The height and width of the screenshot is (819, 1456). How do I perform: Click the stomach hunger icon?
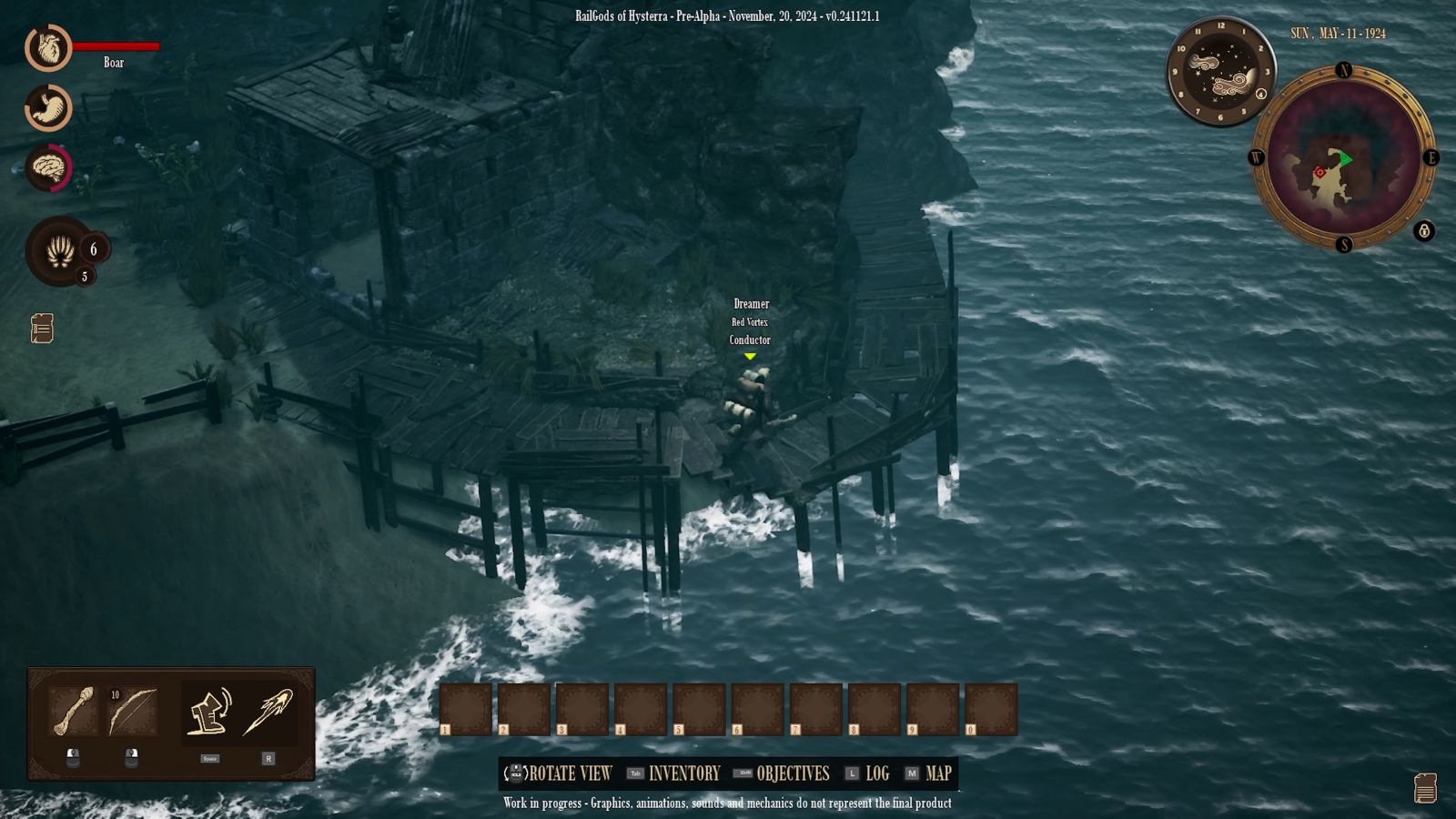point(48,108)
